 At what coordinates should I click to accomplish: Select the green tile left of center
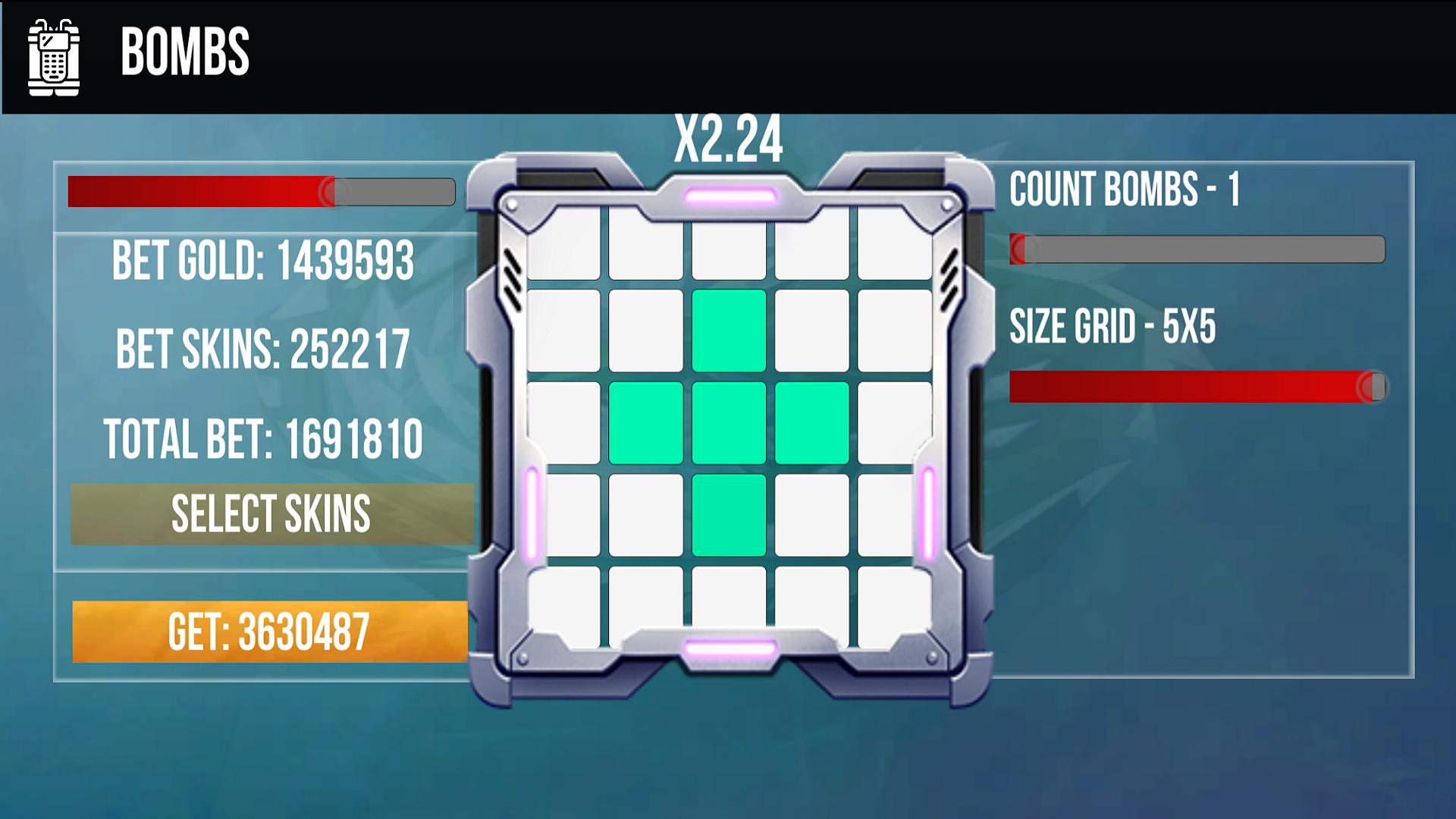(x=645, y=421)
